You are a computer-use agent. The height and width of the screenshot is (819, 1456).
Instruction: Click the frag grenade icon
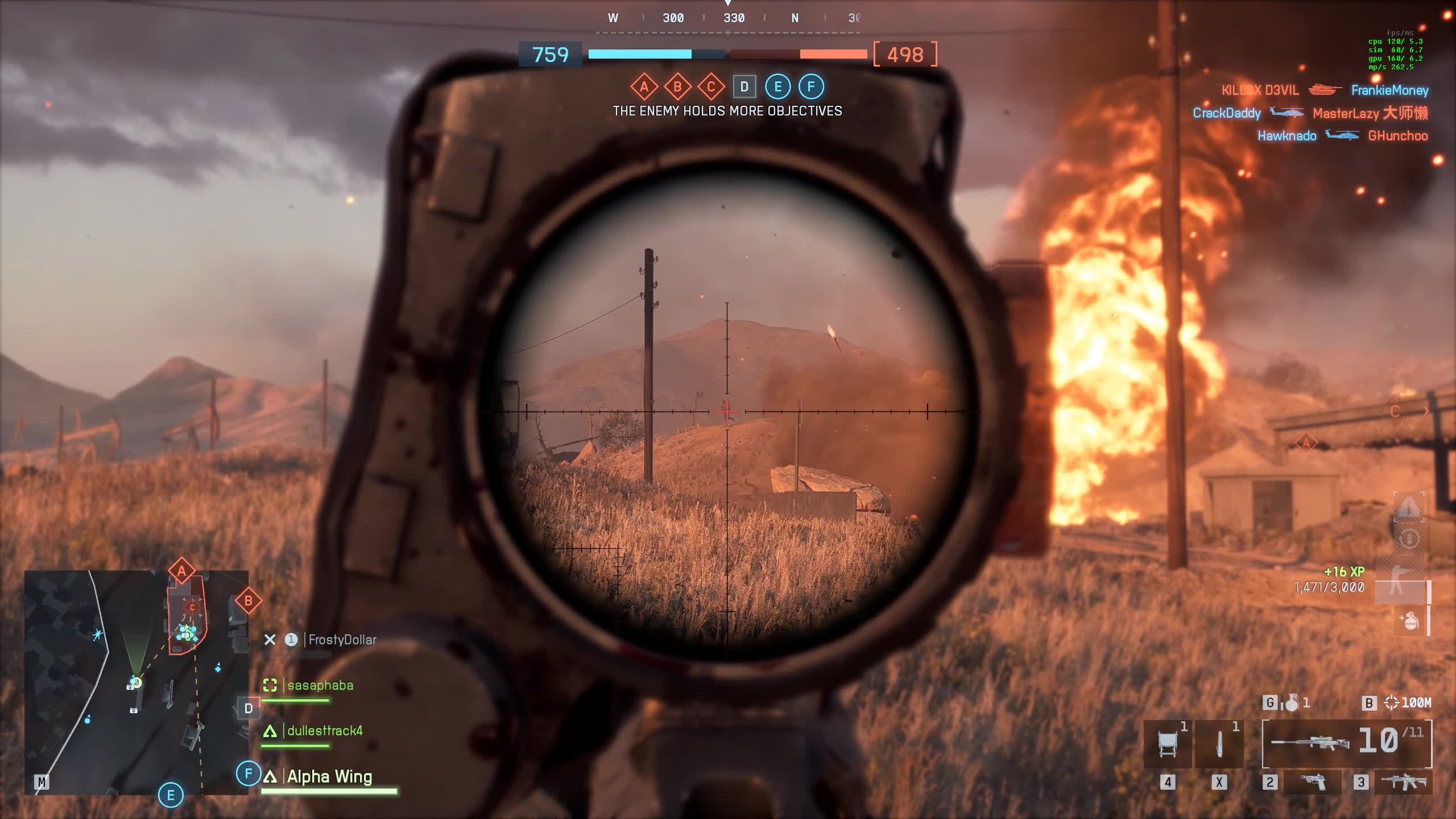coord(1292,703)
